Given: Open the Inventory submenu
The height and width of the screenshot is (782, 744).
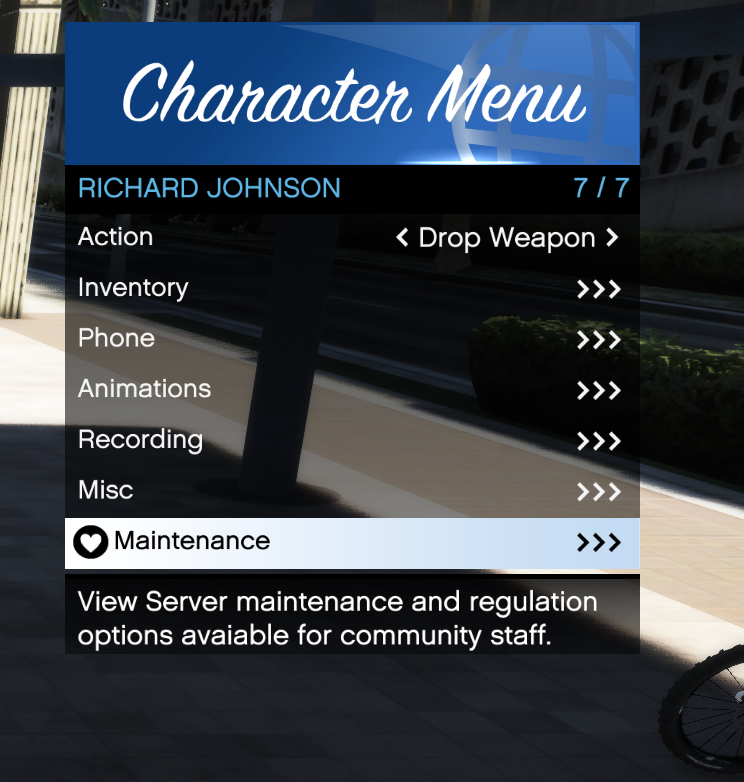Looking at the screenshot, I should point(351,289).
